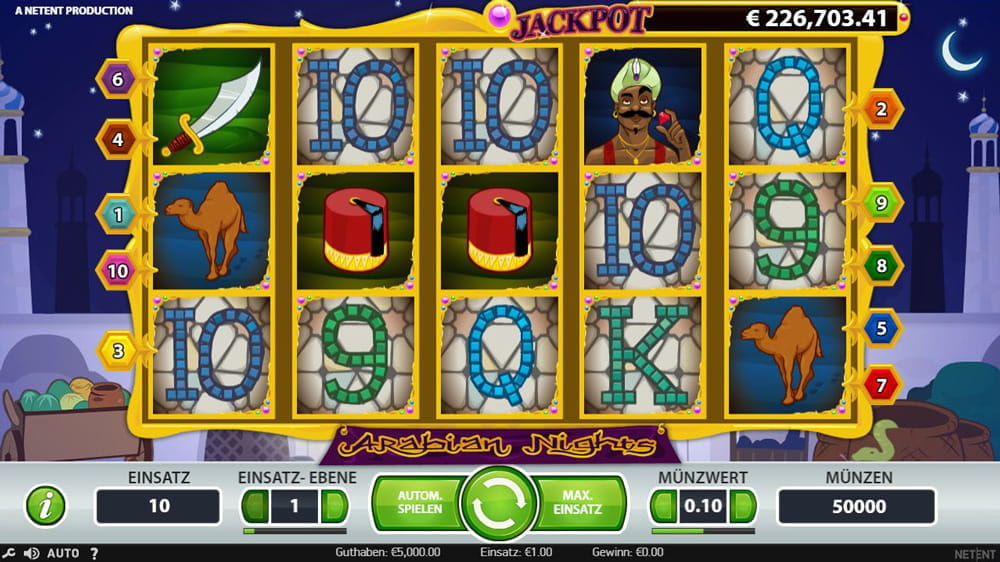The width and height of the screenshot is (1000, 562).
Task: Choose payline 1 marker
Action: pyautogui.click(x=117, y=213)
